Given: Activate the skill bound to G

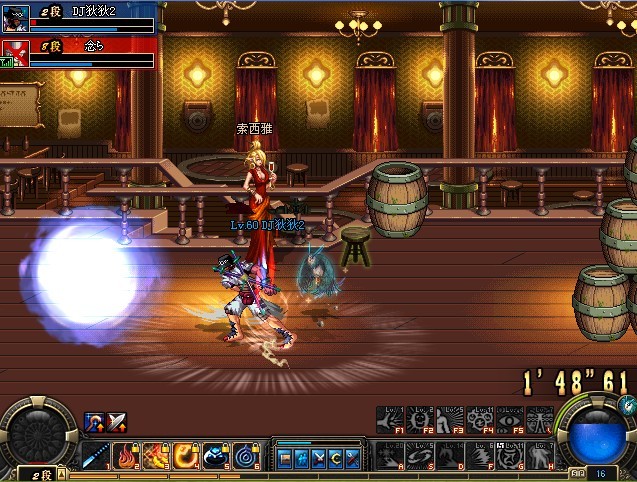Looking at the screenshot, I should click(511, 454).
